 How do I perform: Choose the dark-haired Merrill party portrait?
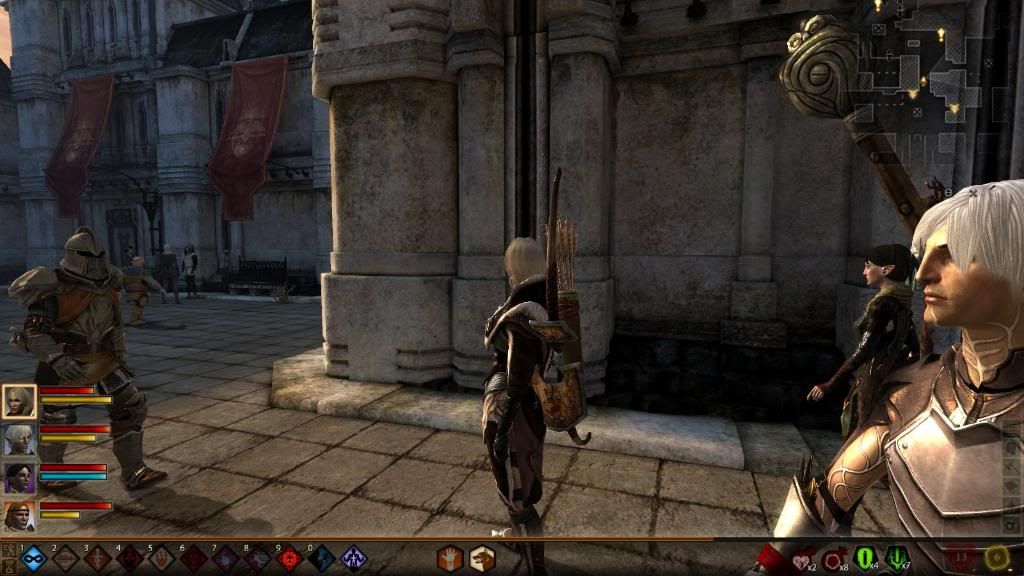pyautogui.click(x=20, y=477)
